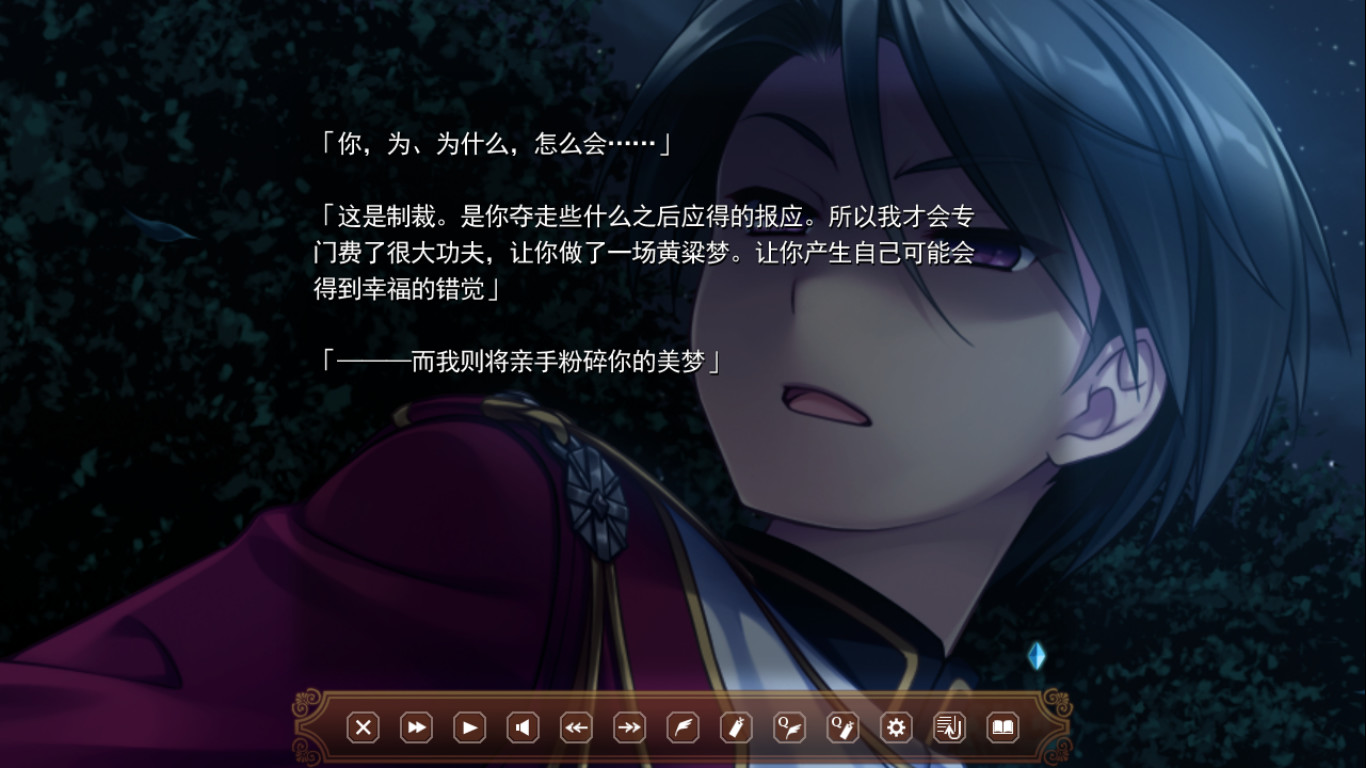This screenshot has width=1366, height=768.
Task: Replay the voice line via speaker icon
Action: [523, 728]
